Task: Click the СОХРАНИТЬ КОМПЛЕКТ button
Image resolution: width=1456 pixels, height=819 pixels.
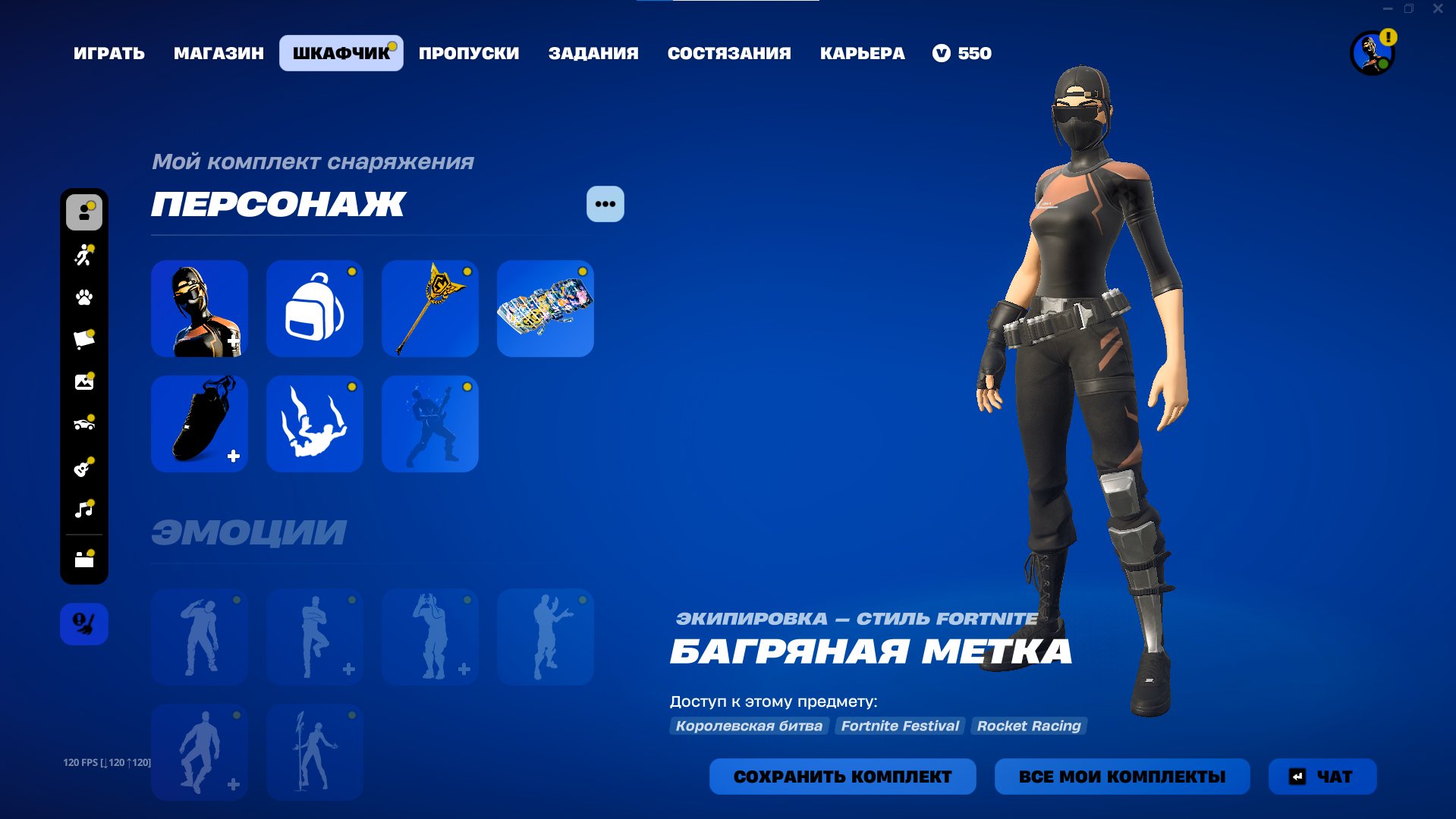Action: [842, 777]
